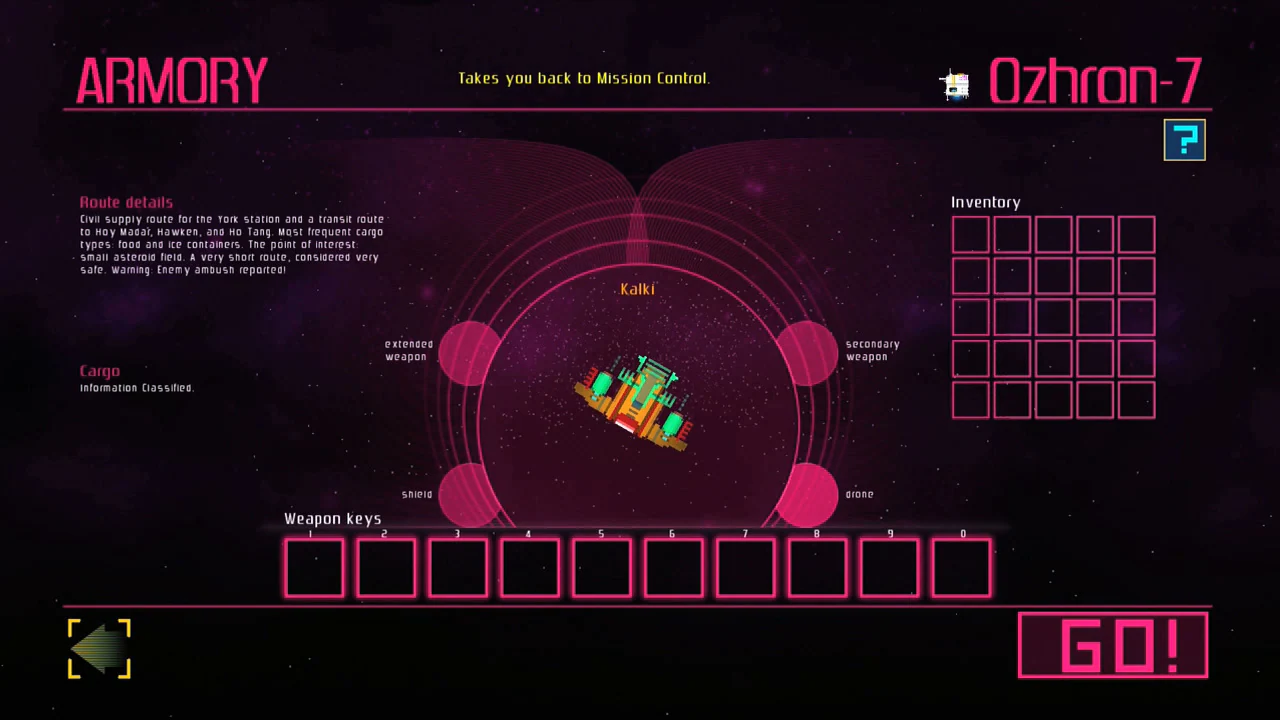Click the Kalki name label
Image resolution: width=1280 pixels, height=720 pixels.
point(637,289)
